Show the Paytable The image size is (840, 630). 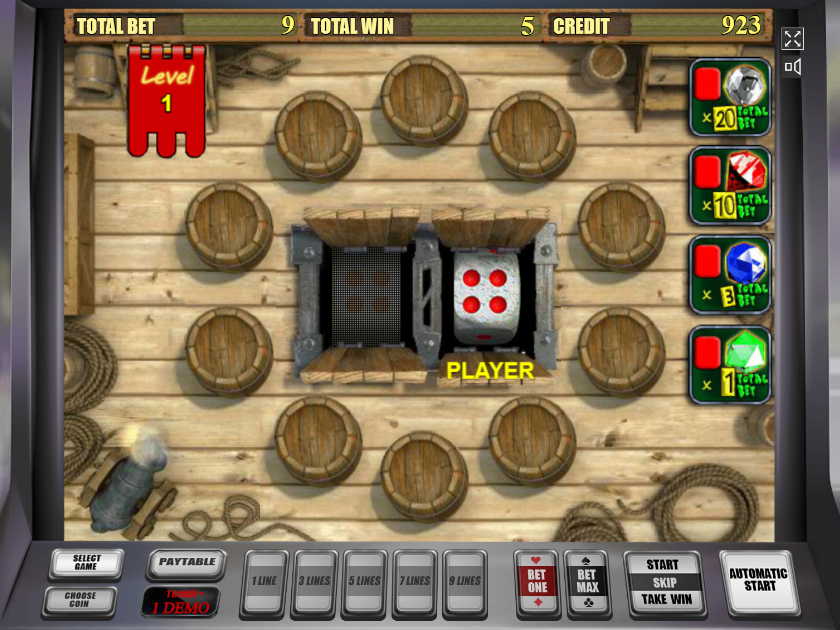tap(187, 563)
